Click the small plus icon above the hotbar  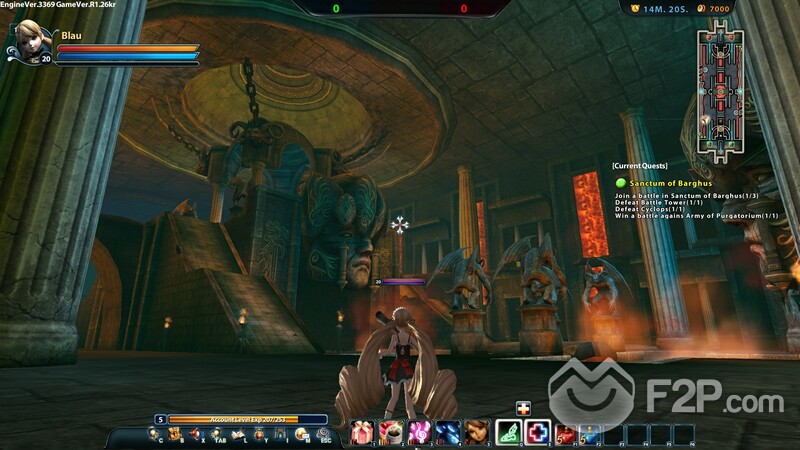[523, 407]
